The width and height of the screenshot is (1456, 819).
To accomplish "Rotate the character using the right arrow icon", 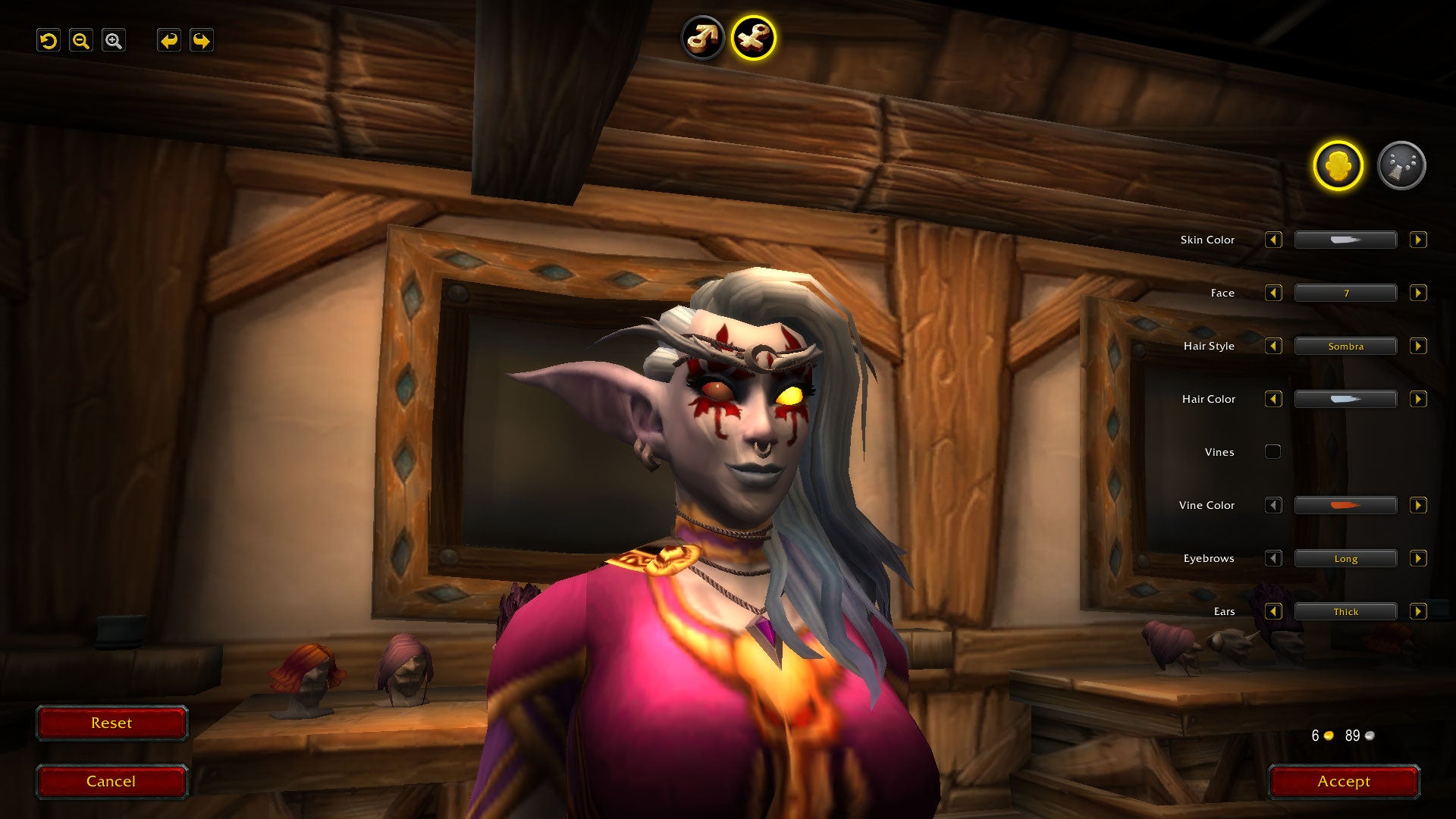I will [199, 40].
